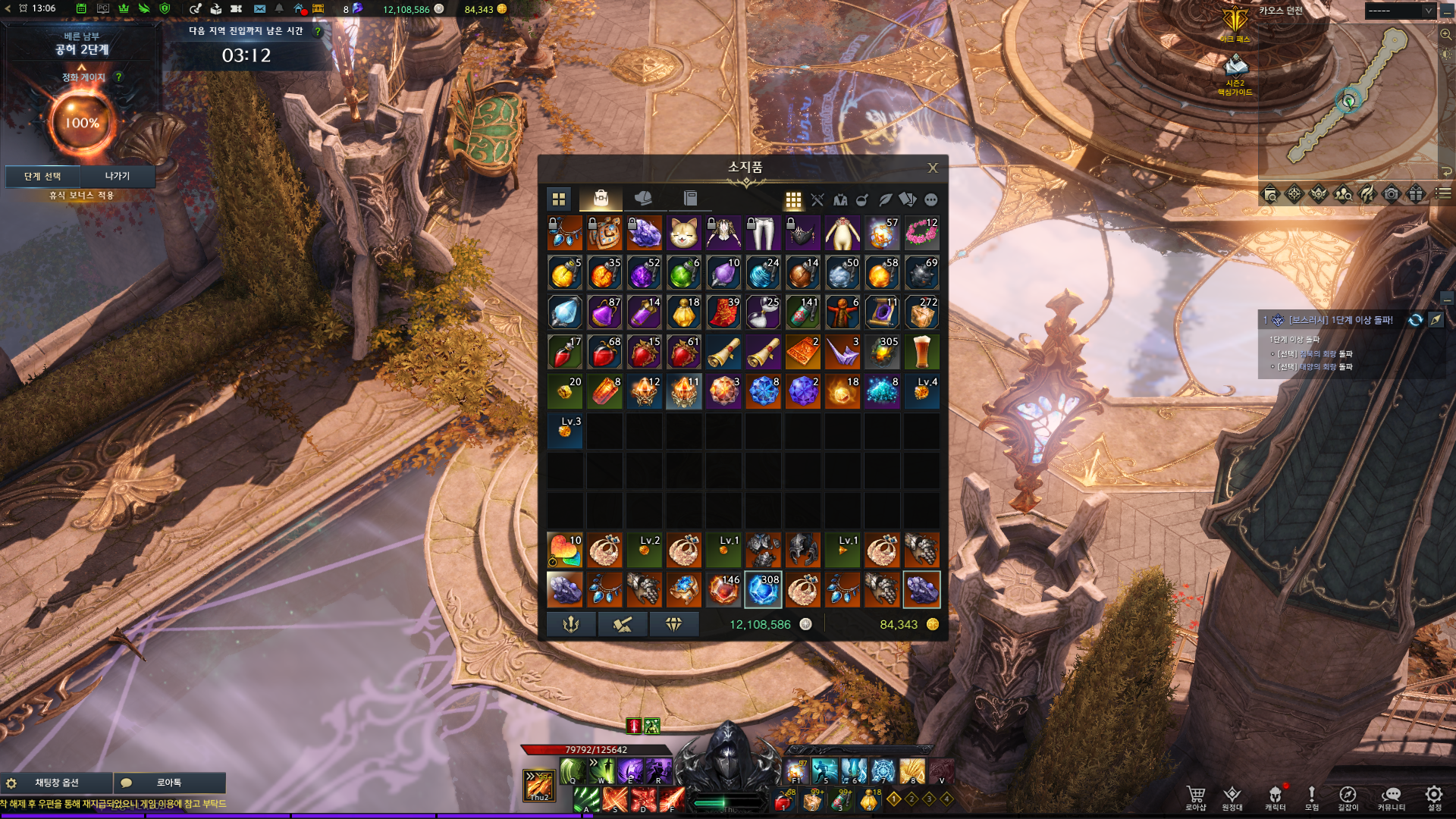The height and width of the screenshot is (819, 1456).
Task: Click the 단계 선택 button
Action: (42, 176)
